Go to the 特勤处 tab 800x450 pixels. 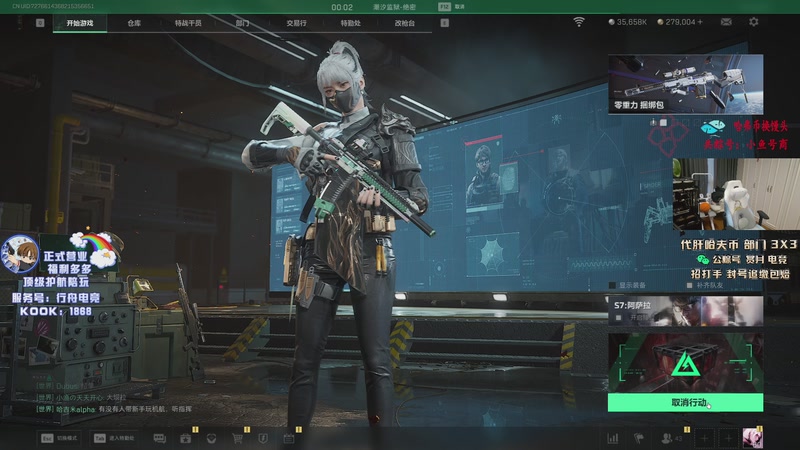pos(350,22)
